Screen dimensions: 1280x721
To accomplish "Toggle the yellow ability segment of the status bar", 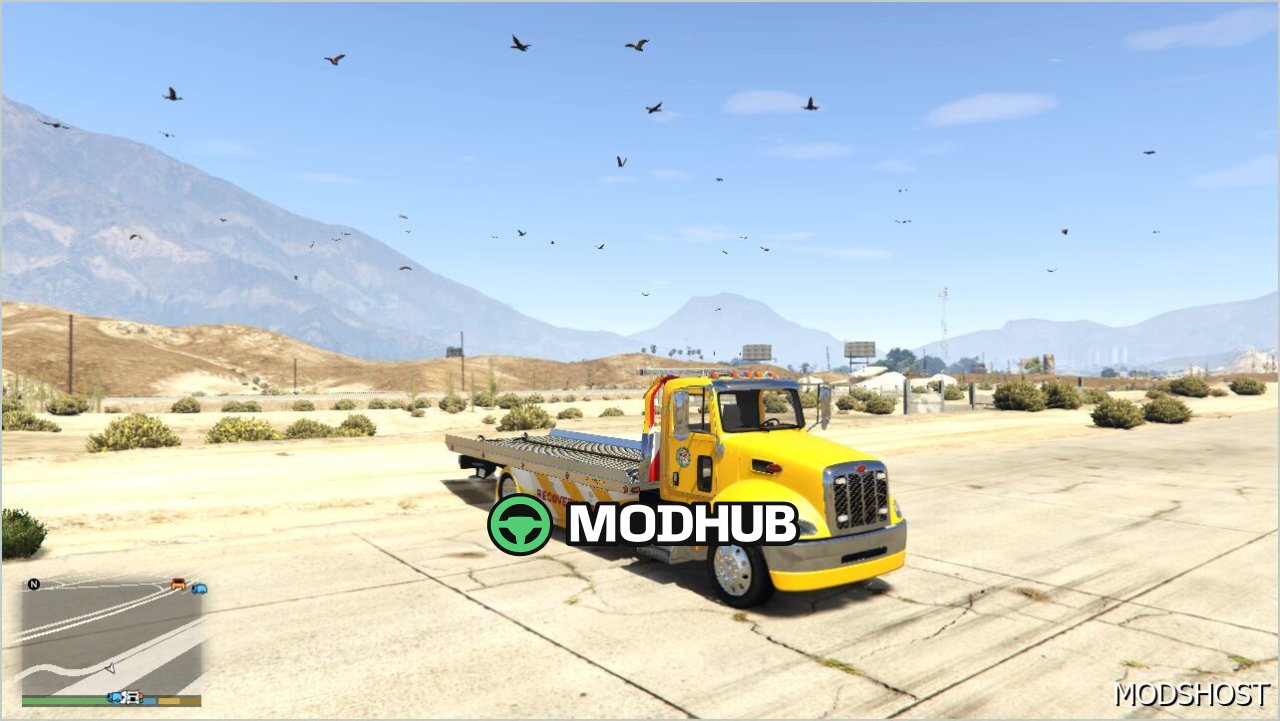I will coord(170,698).
